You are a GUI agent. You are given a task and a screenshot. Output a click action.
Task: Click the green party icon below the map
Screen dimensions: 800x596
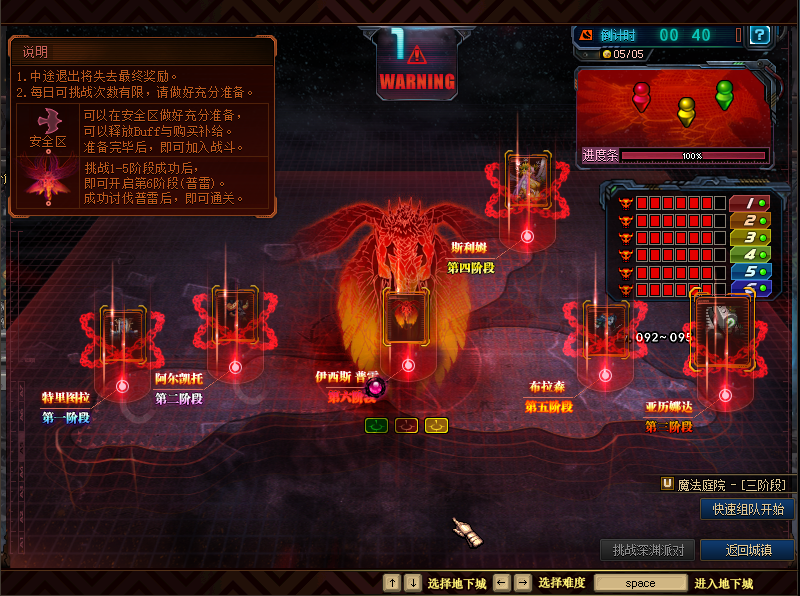coord(376,425)
